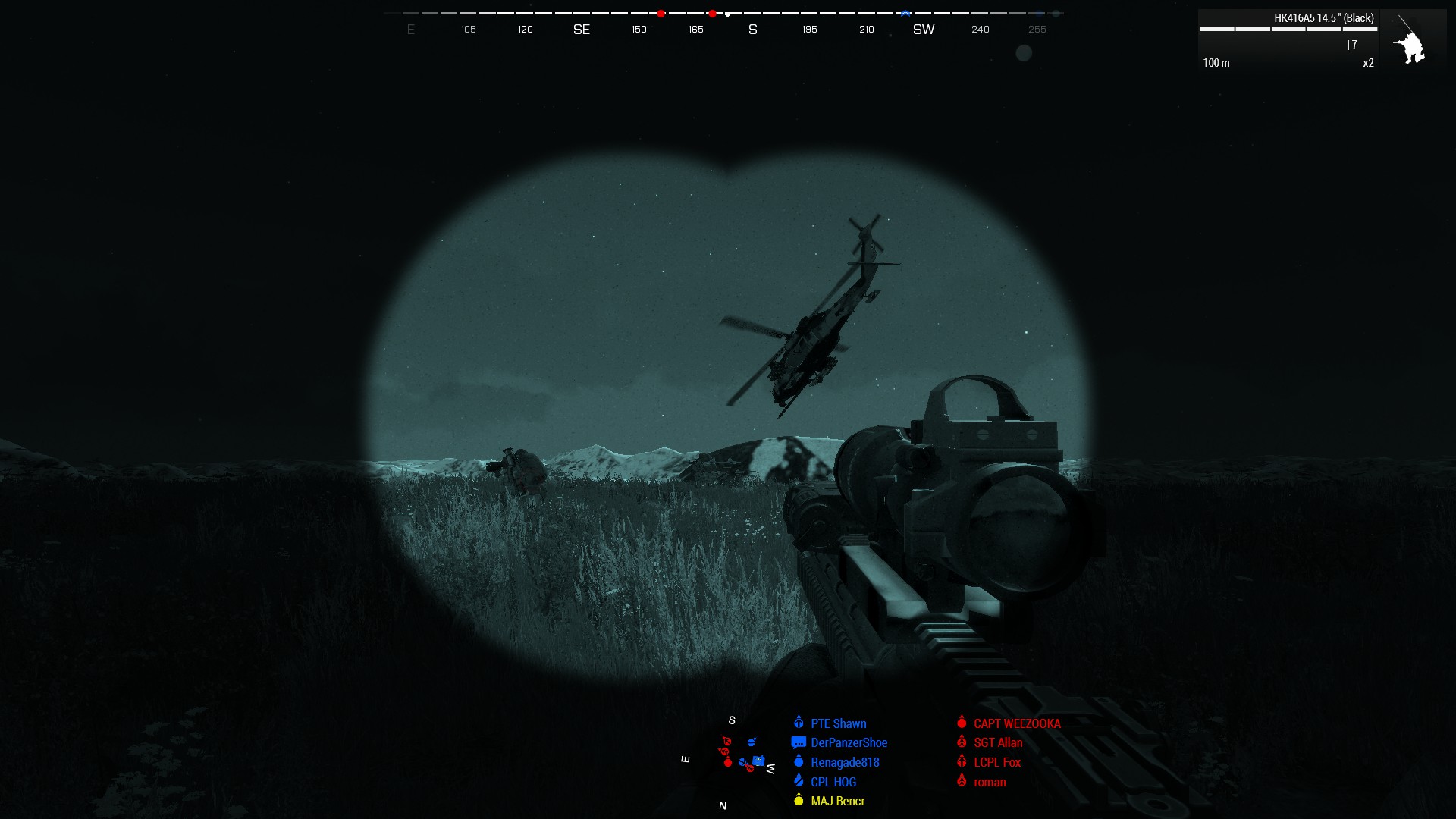
Task: Click the ammunition magazine bar indicator
Action: (1289, 30)
